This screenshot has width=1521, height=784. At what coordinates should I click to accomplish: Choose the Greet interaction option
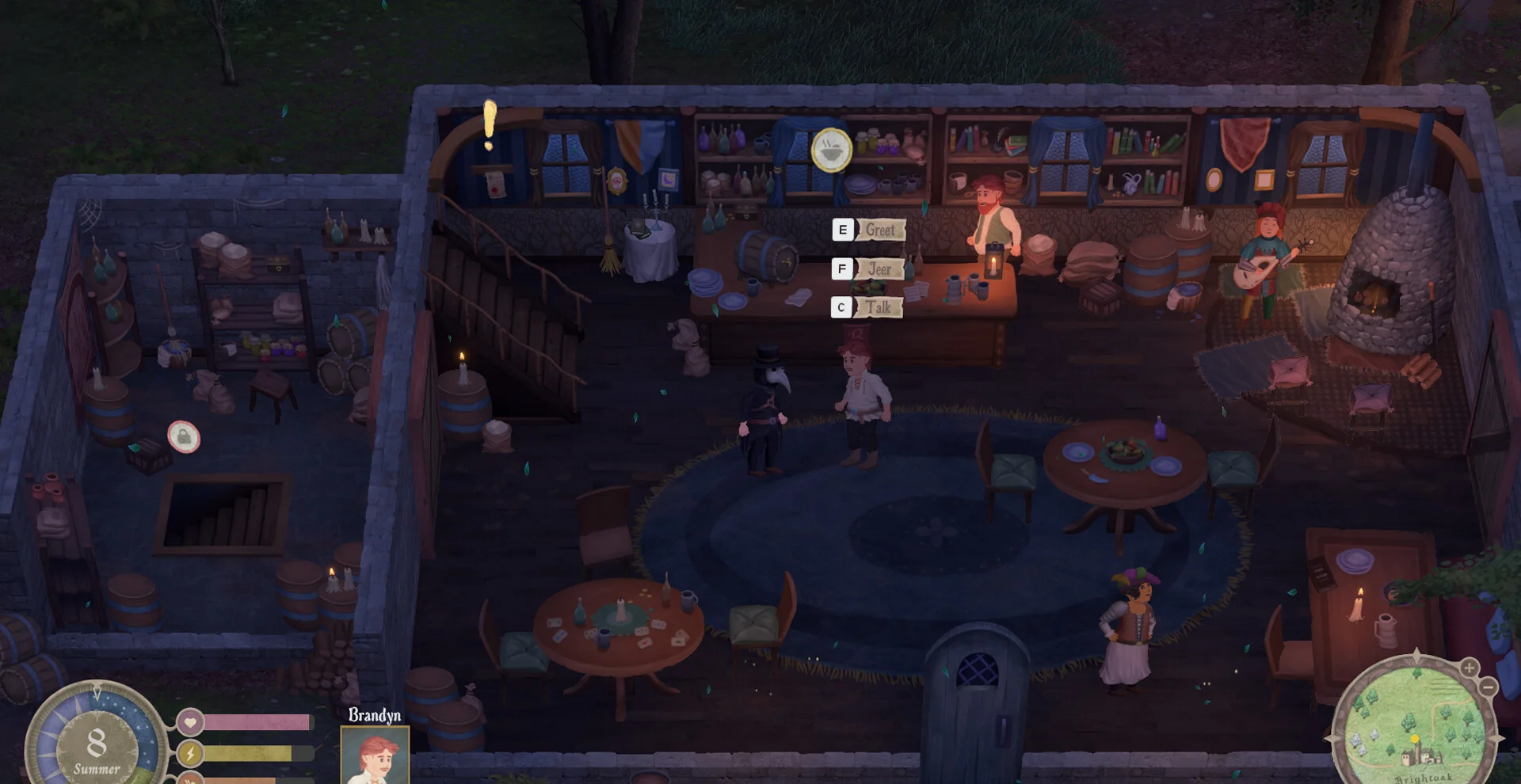[x=870, y=230]
